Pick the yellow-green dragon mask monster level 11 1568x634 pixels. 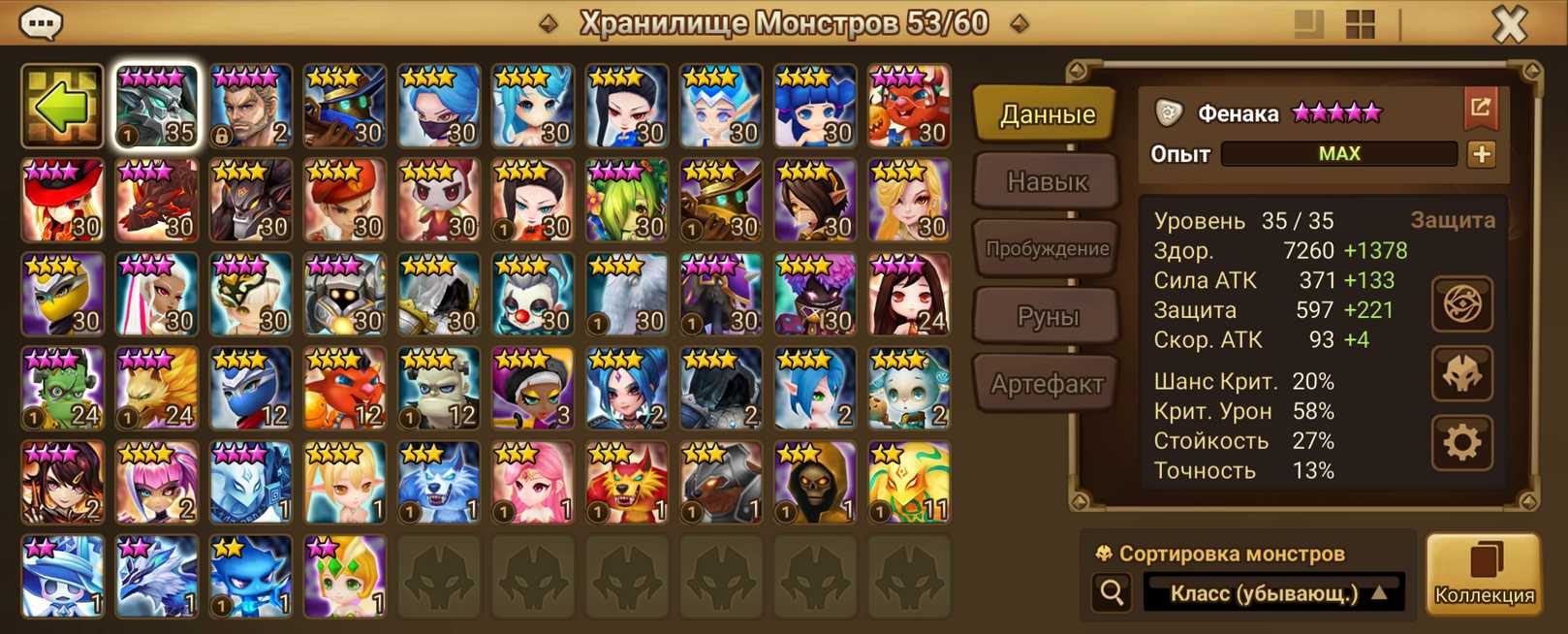[x=908, y=483]
